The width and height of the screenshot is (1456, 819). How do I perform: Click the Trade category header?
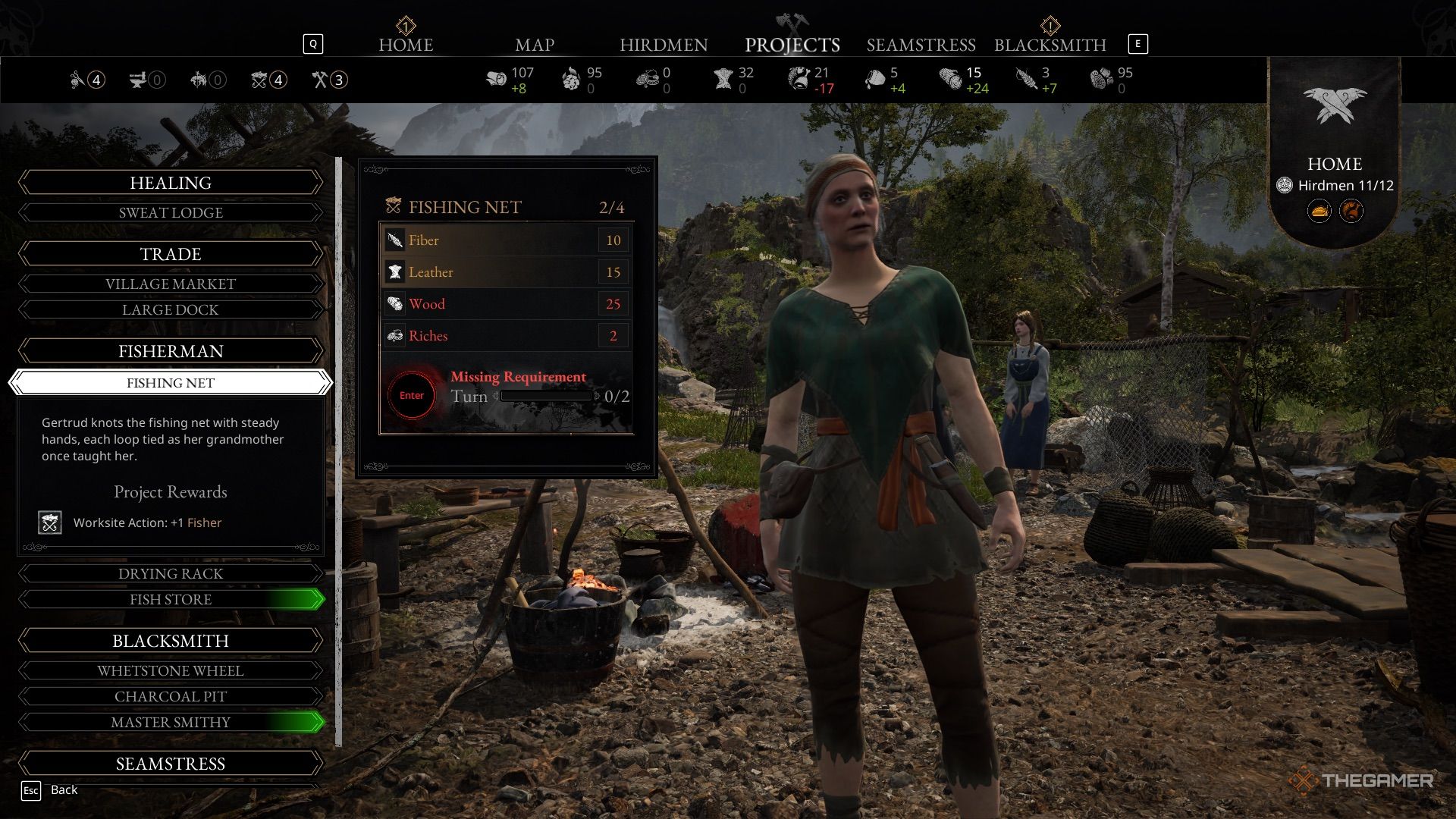(171, 254)
